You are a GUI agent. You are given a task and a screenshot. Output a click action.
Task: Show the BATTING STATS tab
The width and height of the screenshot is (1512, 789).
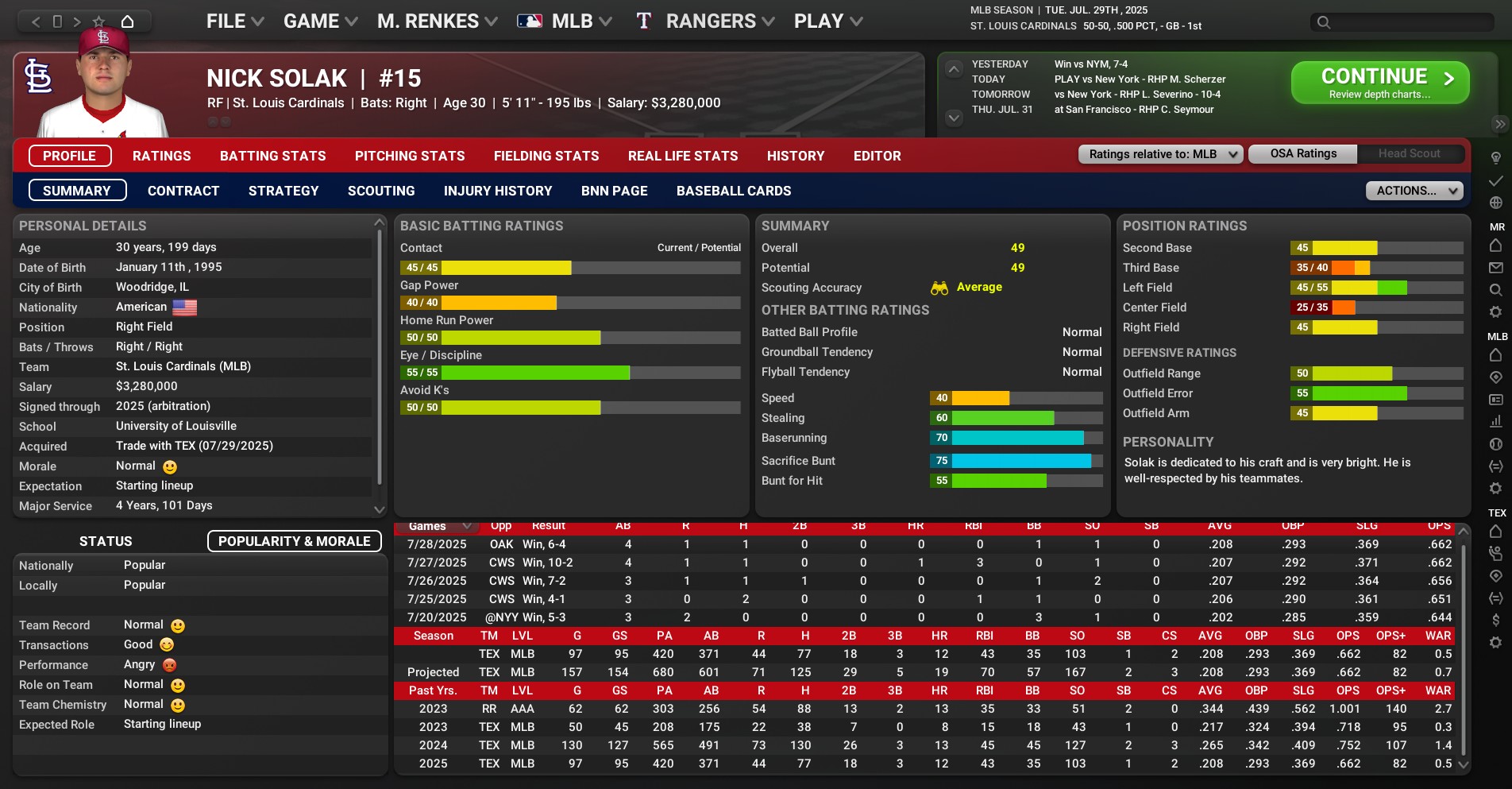(272, 156)
